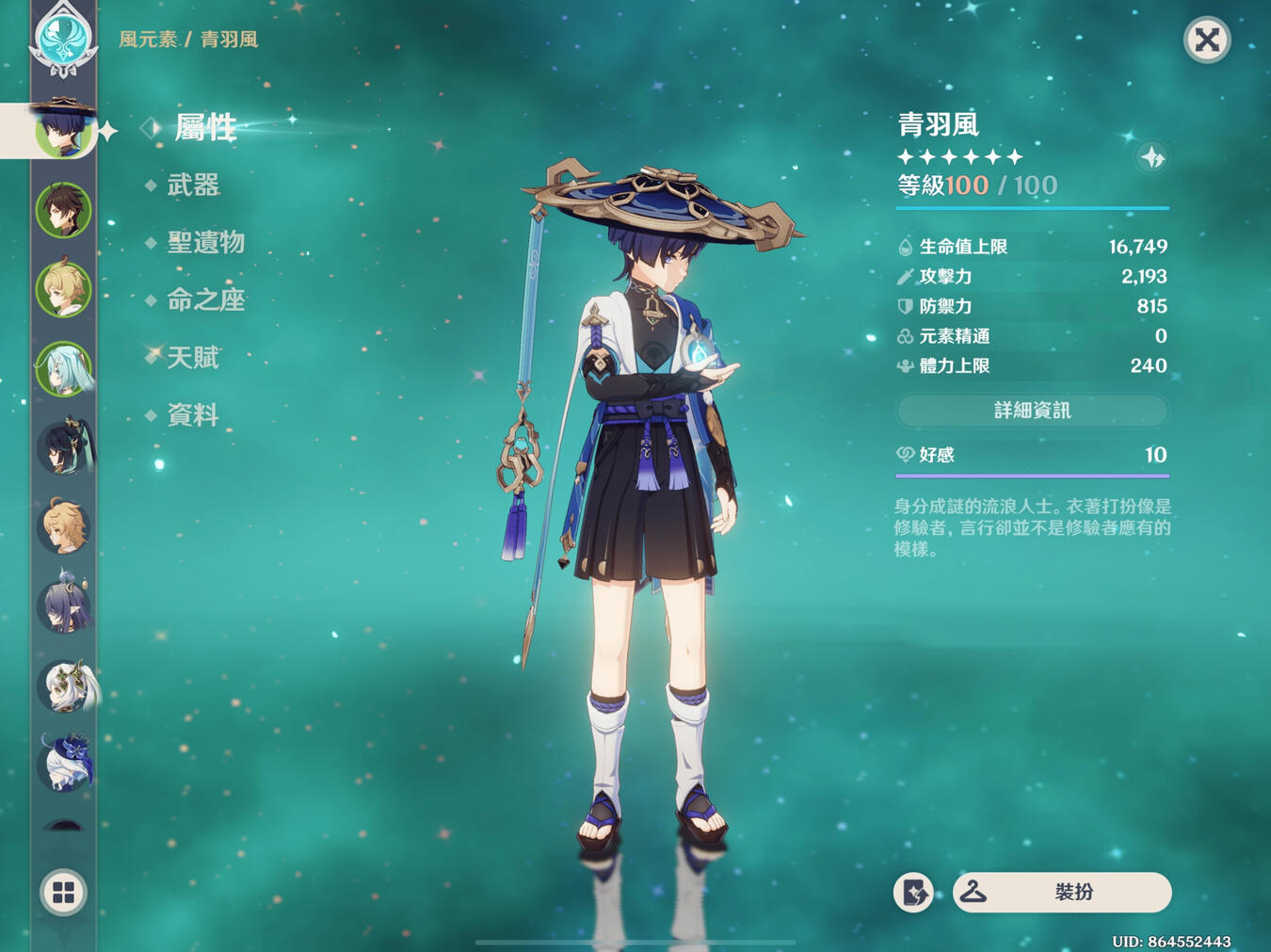Close the character screen with the X

pos(1206,40)
